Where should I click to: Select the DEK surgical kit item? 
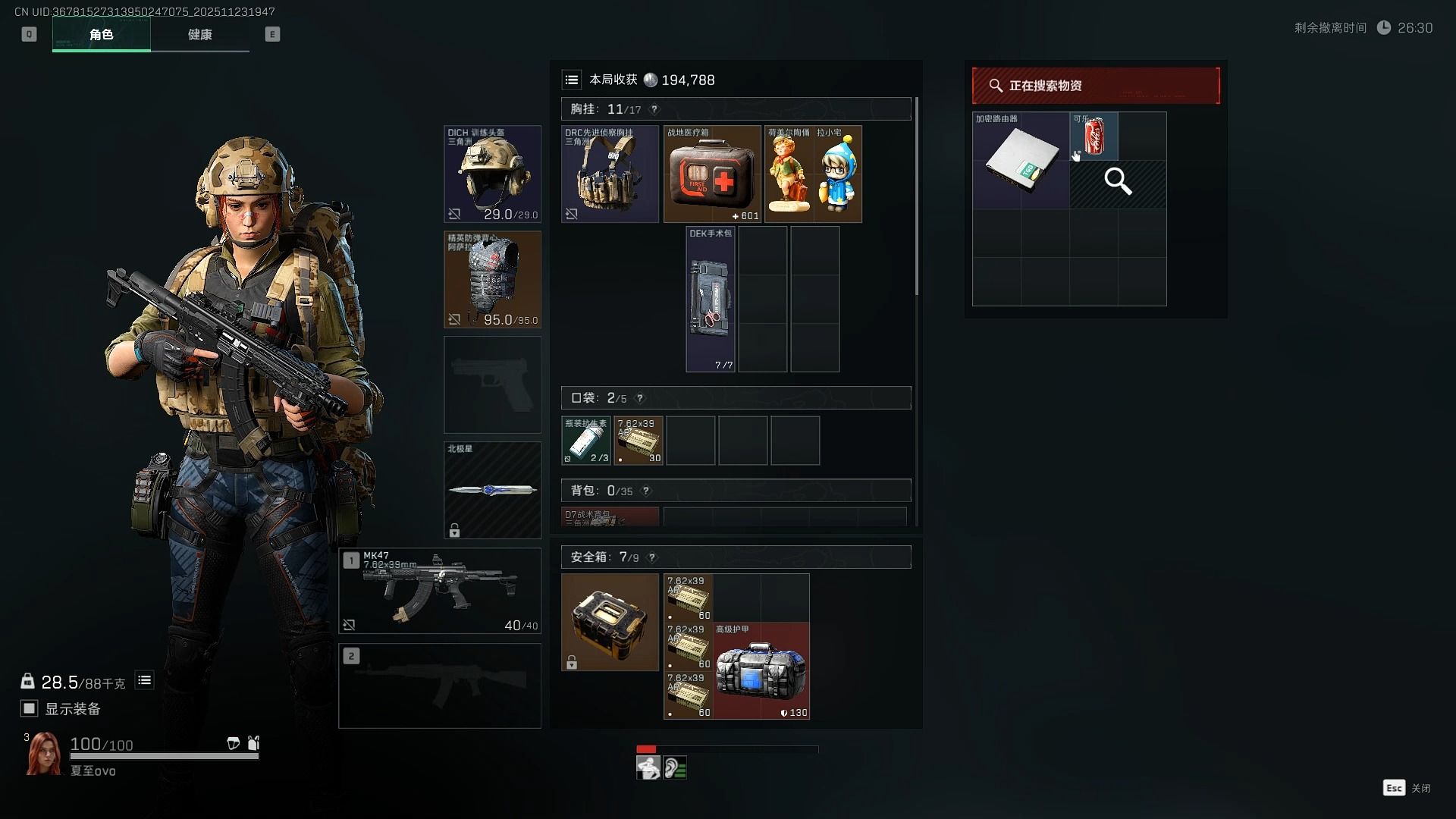coord(711,299)
